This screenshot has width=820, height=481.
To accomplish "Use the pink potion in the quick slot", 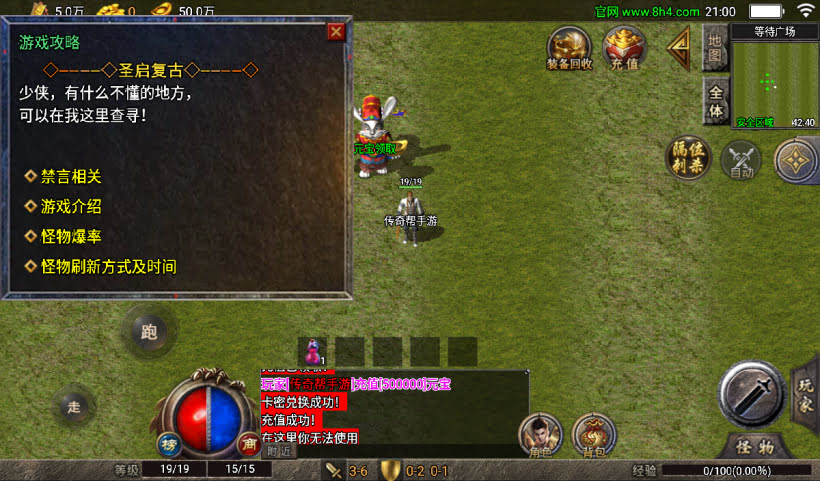I will (314, 352).
